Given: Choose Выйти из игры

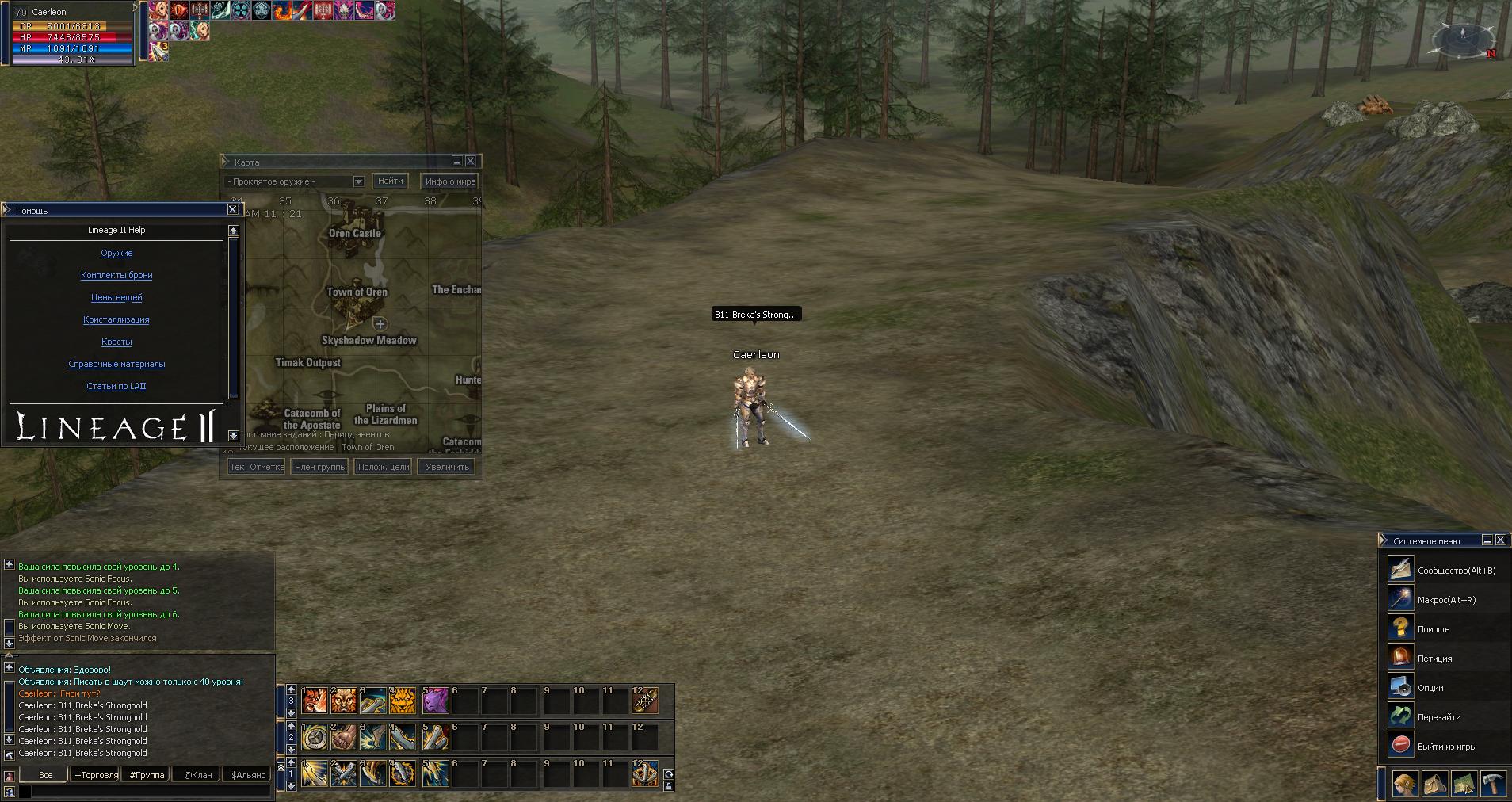Looking at the screenshot, I should click(x=1446, y=747).
